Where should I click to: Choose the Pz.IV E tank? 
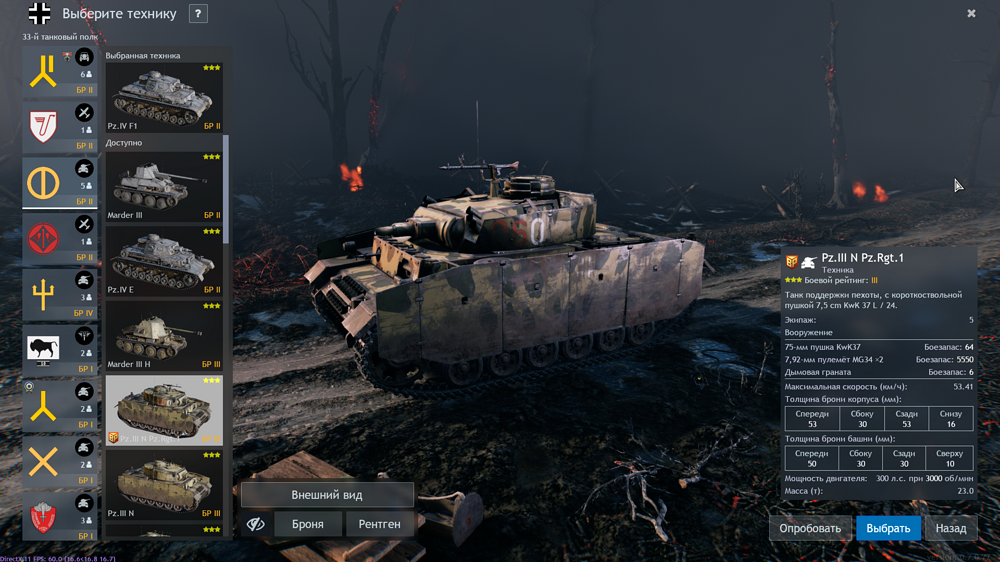(164, 260)
